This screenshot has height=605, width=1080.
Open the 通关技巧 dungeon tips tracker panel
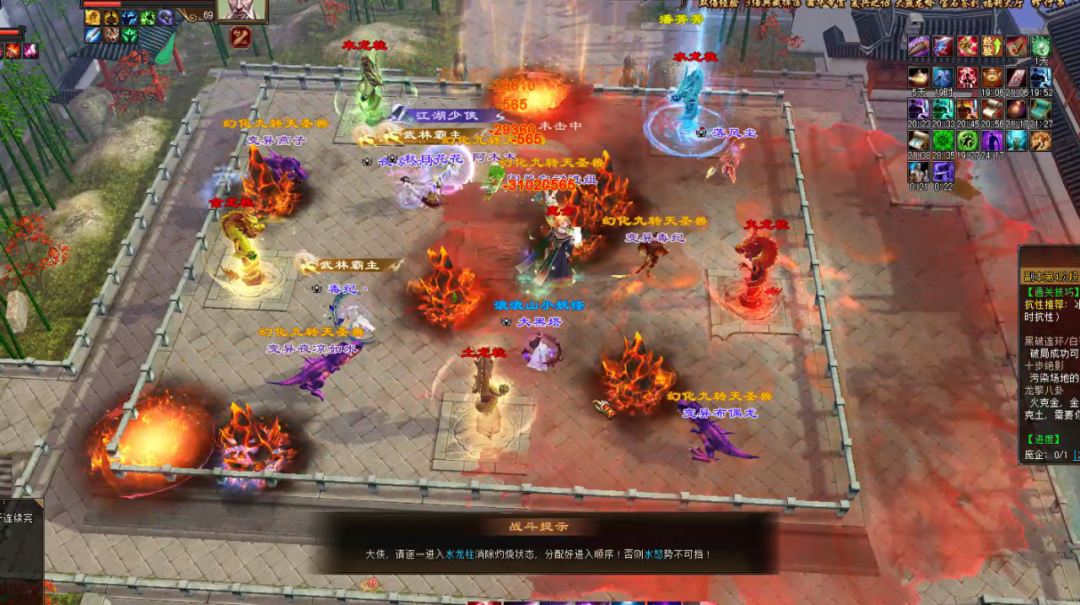pyautogui.click(x=1050, y=292)
